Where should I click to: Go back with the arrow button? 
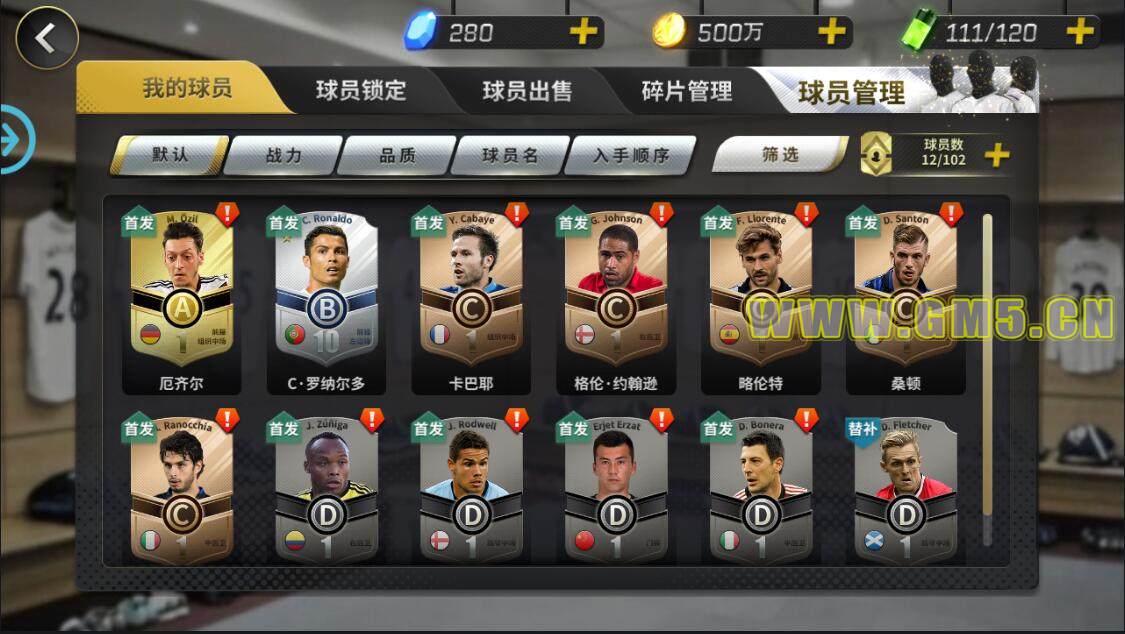click(46, 38)
